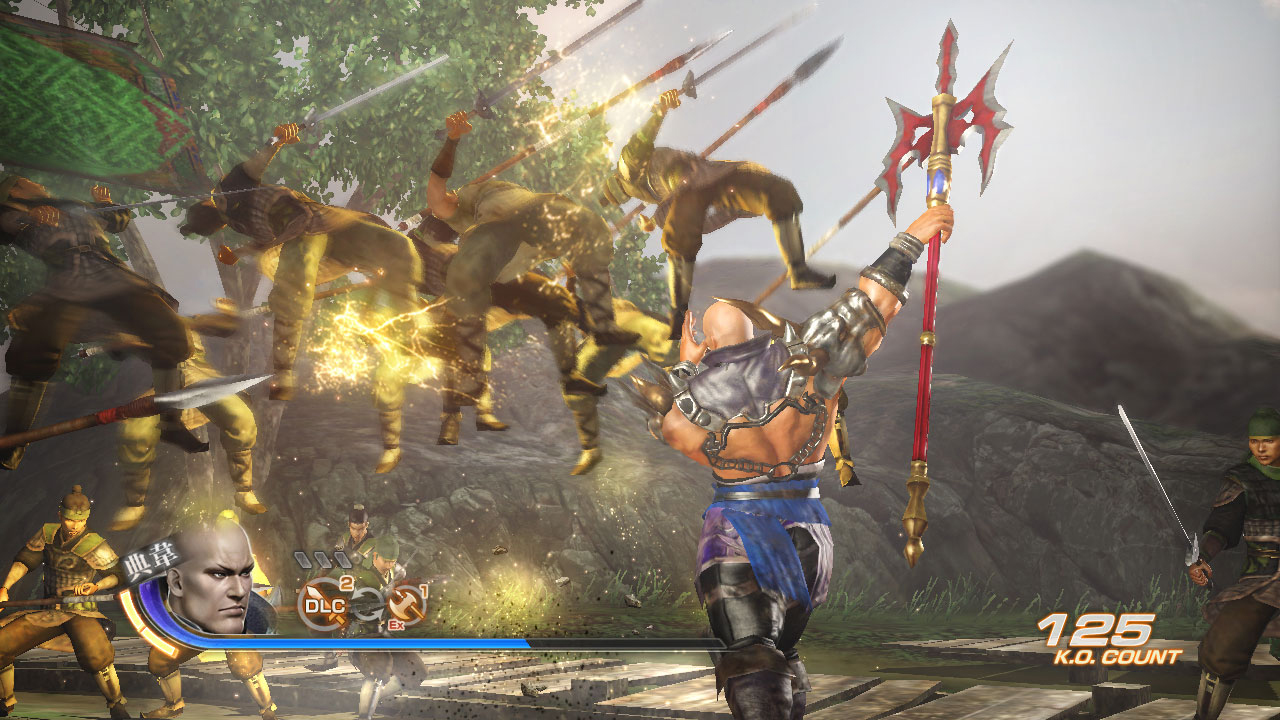Click the bald character portrait

(210, 582)
